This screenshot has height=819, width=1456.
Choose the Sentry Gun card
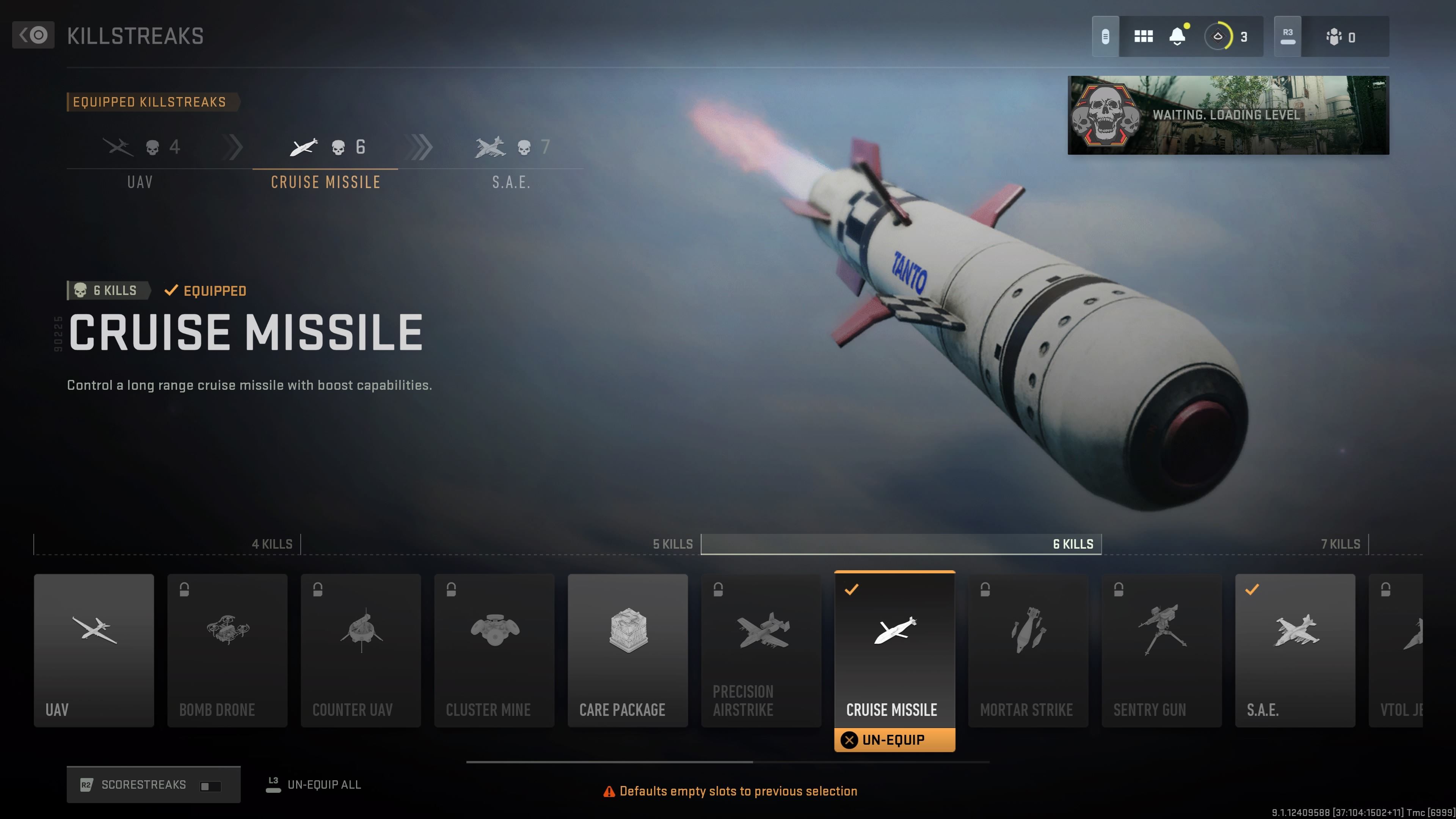1161,650
